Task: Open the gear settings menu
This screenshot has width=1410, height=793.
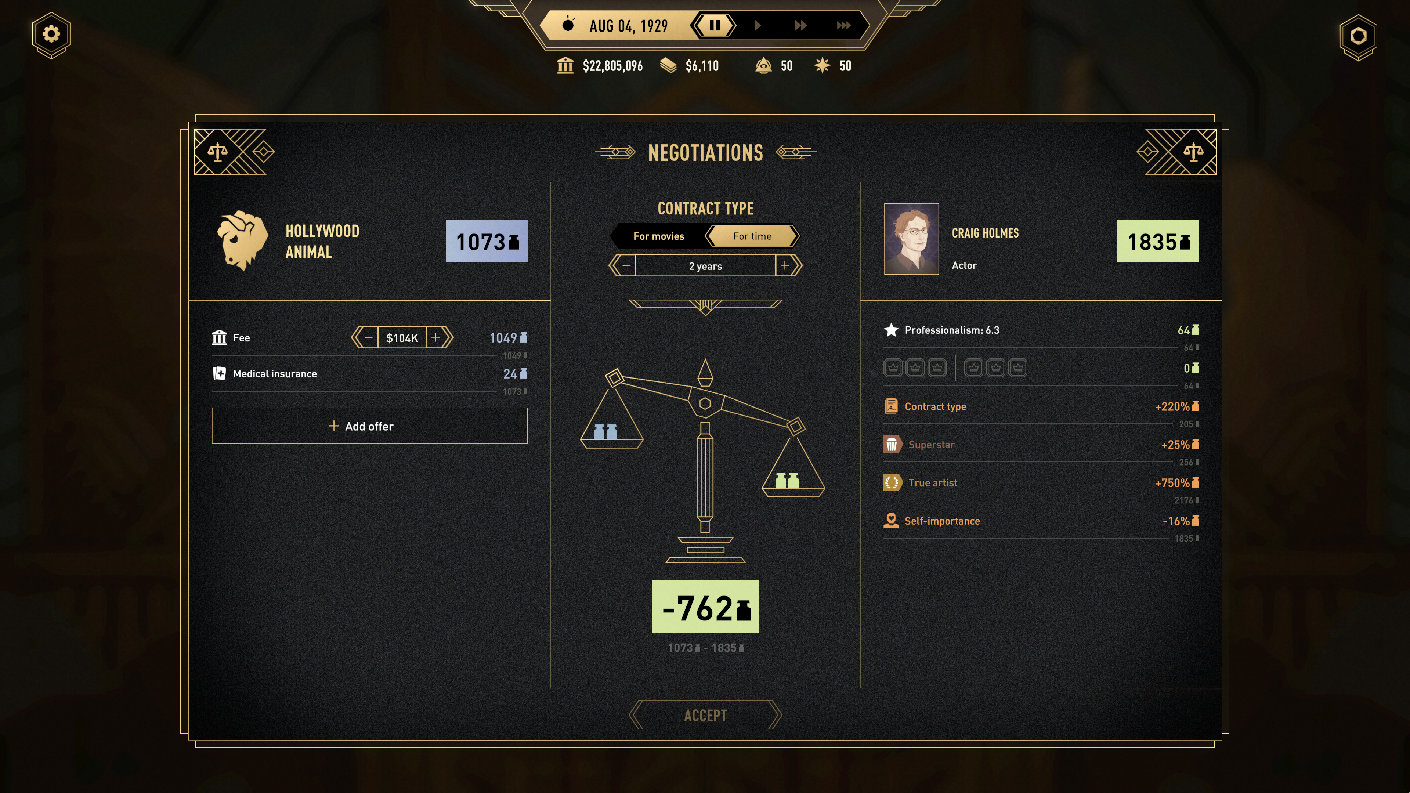Action: (x=51, y=35)
